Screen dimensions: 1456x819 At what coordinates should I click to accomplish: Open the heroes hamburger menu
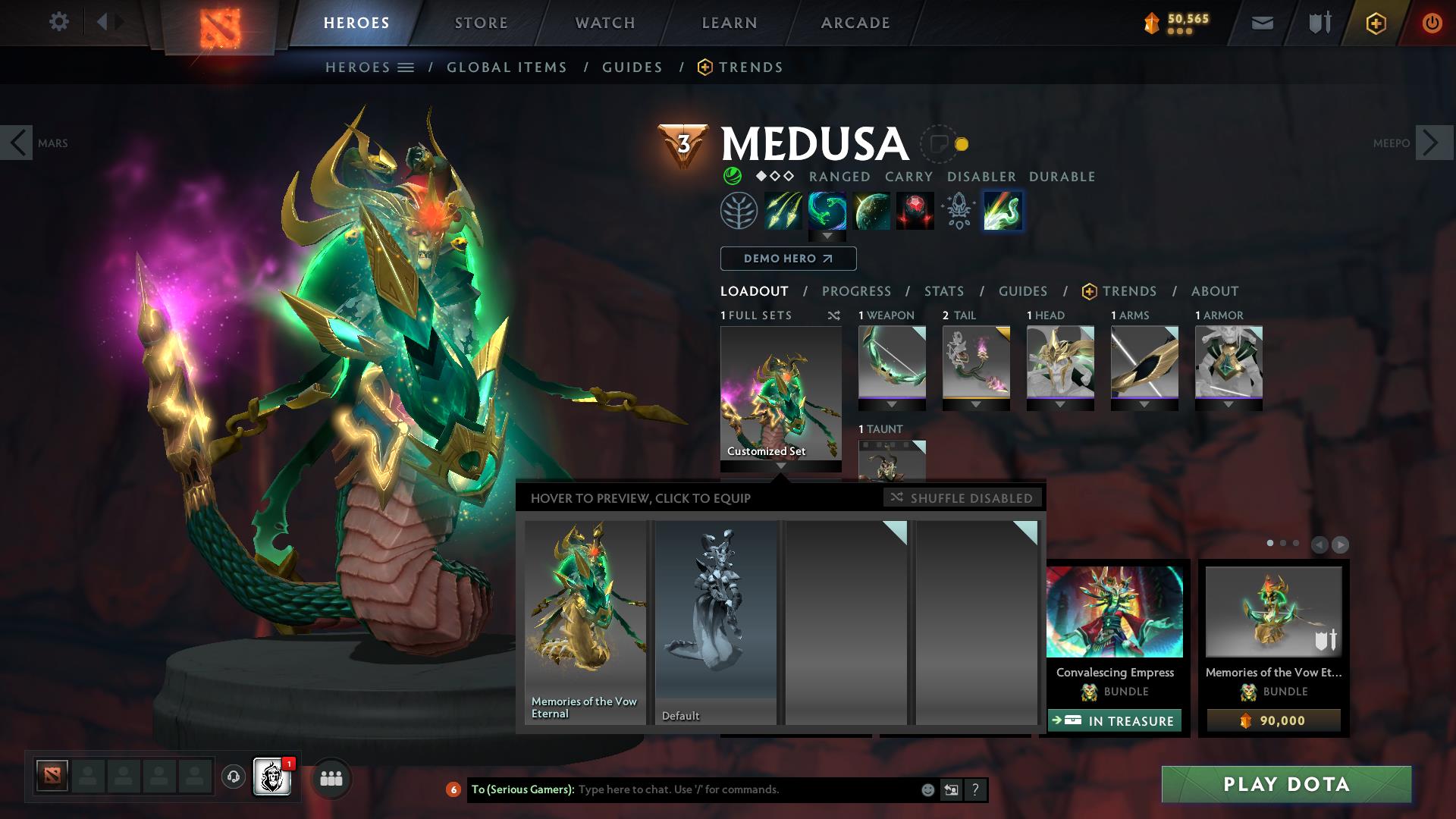pyautogui.click(x=407, y=67)
